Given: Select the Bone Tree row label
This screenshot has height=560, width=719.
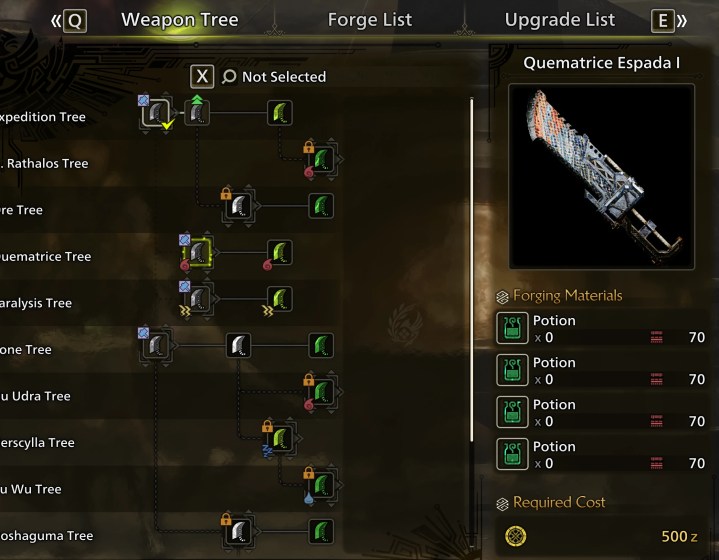Looking at the screenshot, I should pyautogui.click(x=26, y=350).
